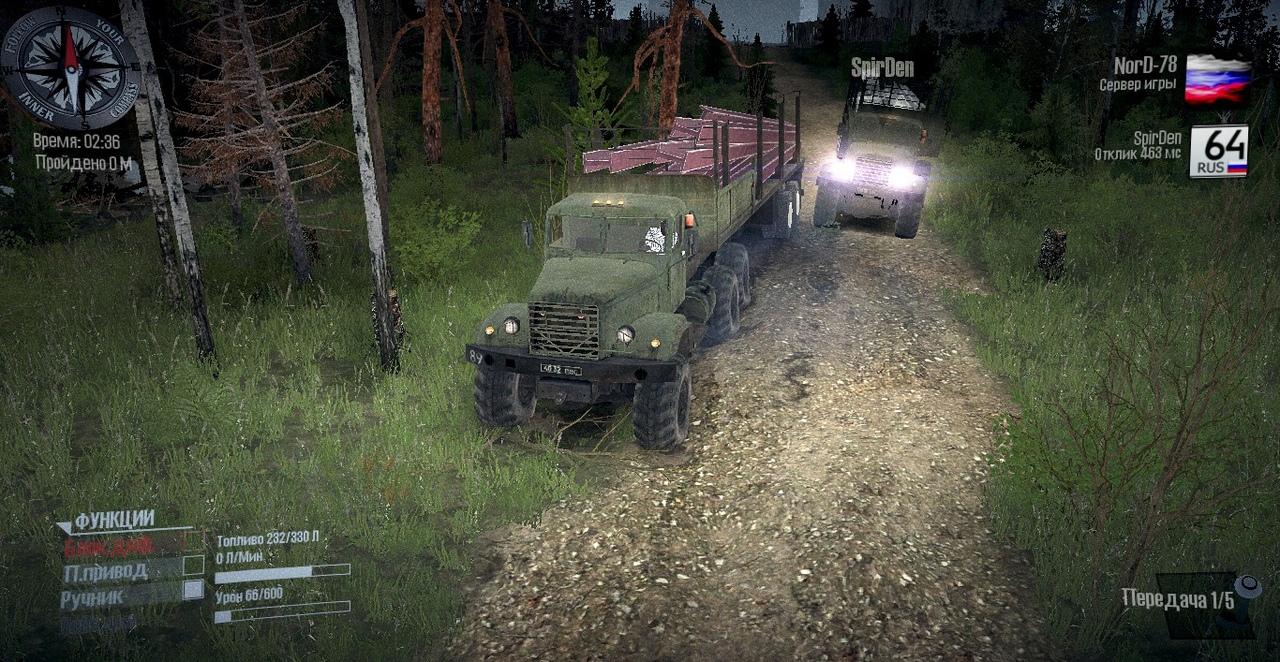
Task: Click SpirDen's 64 RUS plate avatar
Action: click(x=1218, y=151)
